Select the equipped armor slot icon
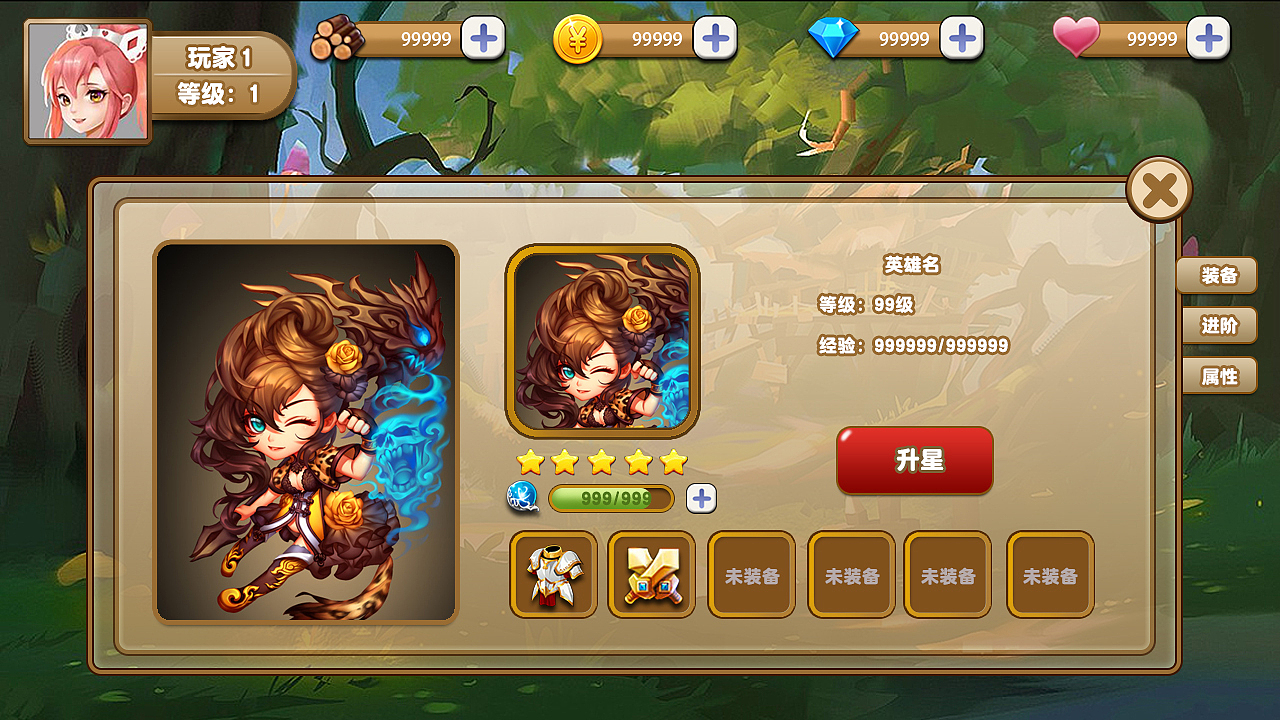The image size is (1280, 720). coord(553,575)
